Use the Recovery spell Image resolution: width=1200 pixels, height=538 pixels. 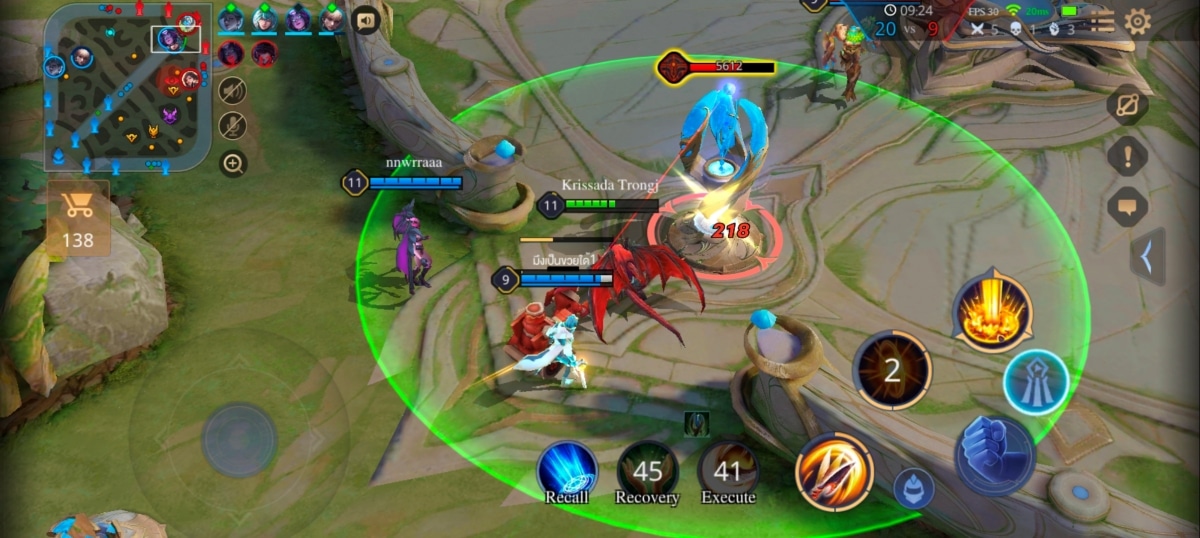pos(647,471)
